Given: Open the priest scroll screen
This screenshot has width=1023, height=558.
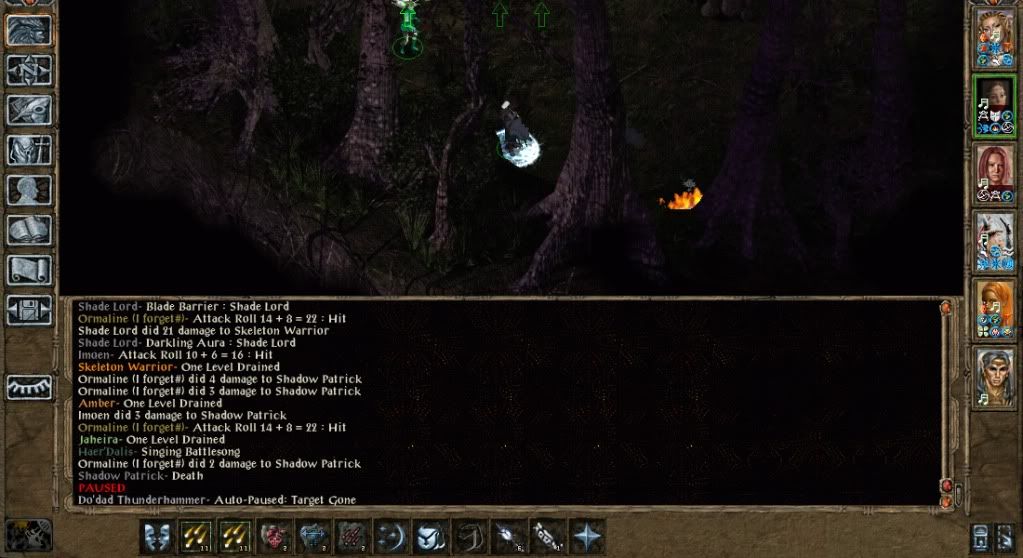Looking at the screenshot, I should coord(28,270).
